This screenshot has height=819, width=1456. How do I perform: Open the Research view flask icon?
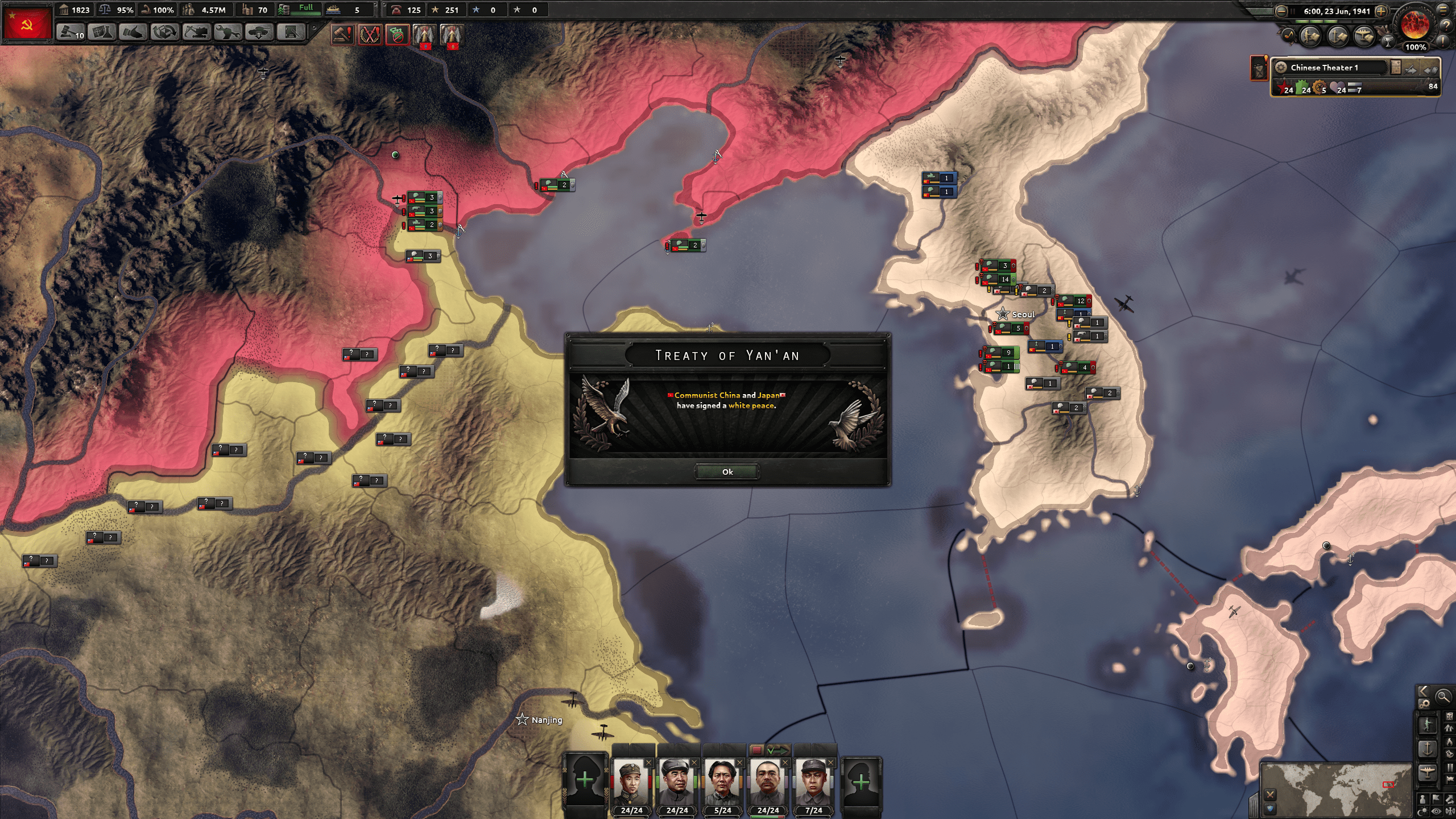coord(101,33)
